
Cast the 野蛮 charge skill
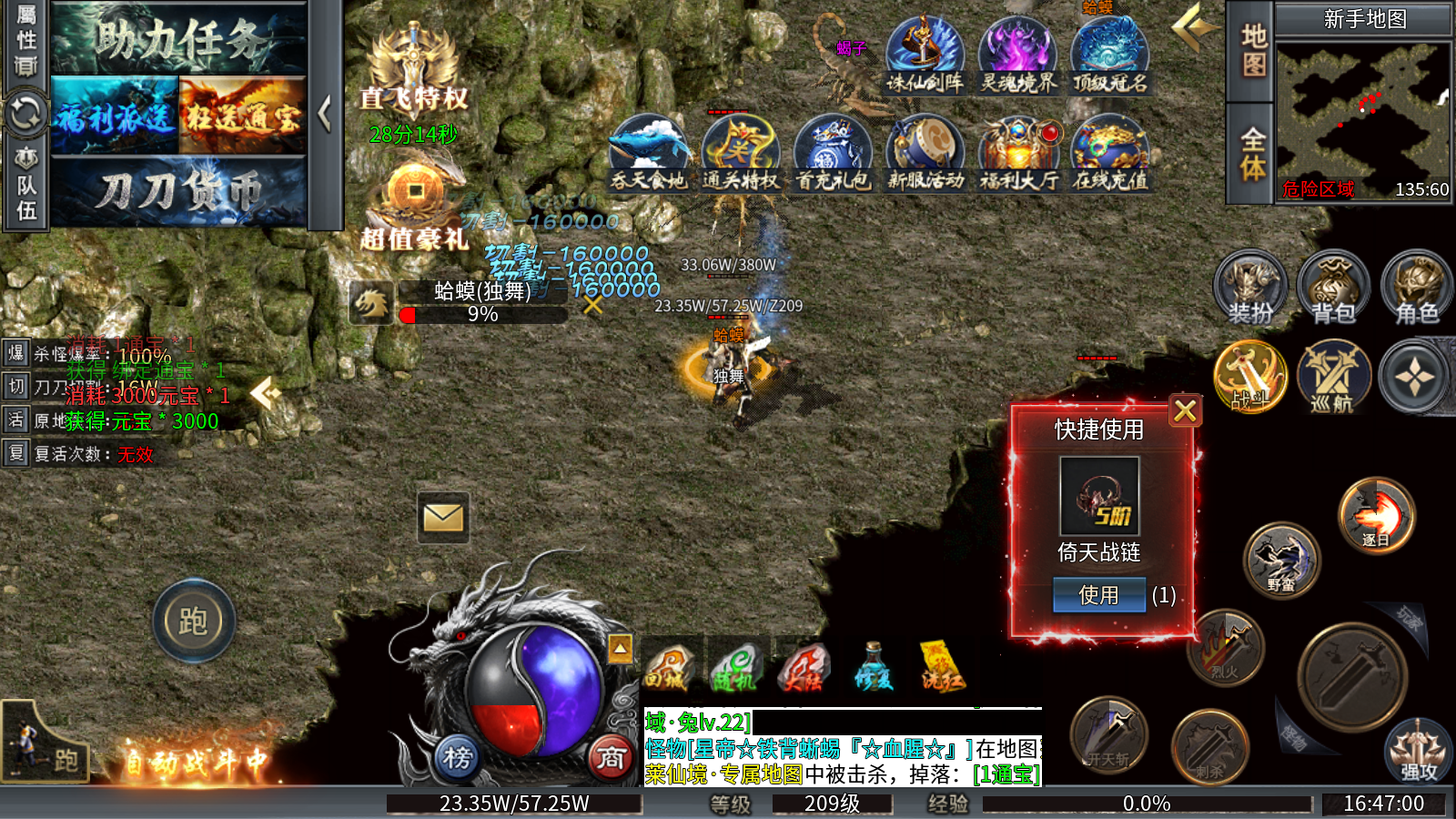[1281, 560]
